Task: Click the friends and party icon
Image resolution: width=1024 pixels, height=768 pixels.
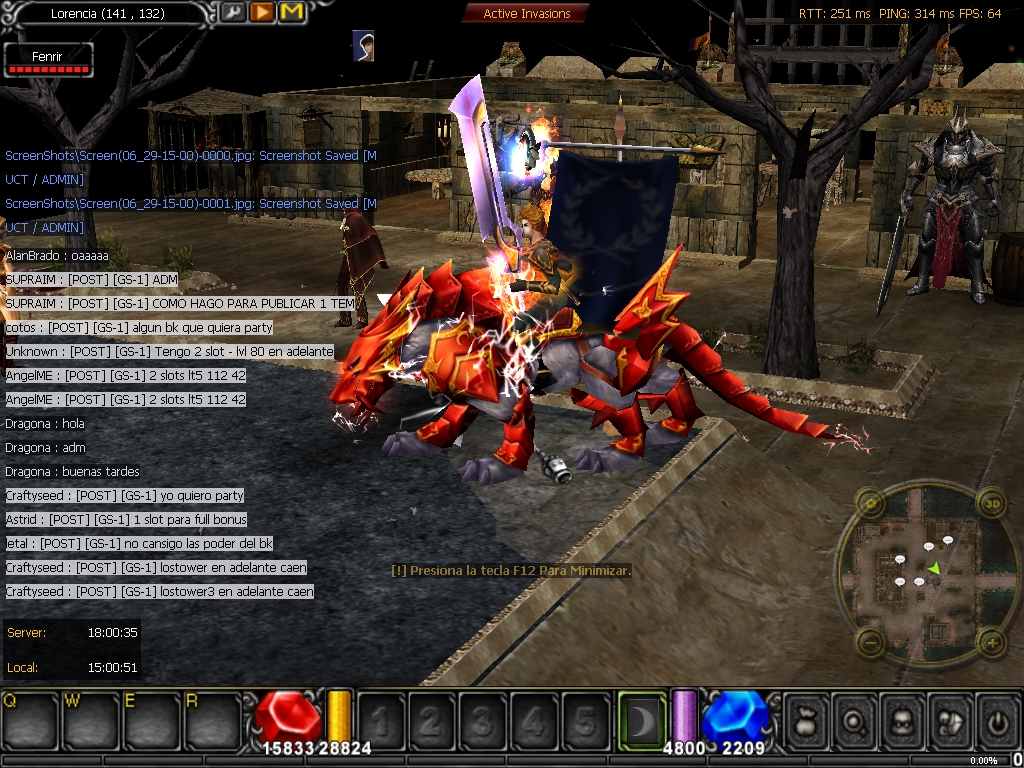Action: [950, 720]
